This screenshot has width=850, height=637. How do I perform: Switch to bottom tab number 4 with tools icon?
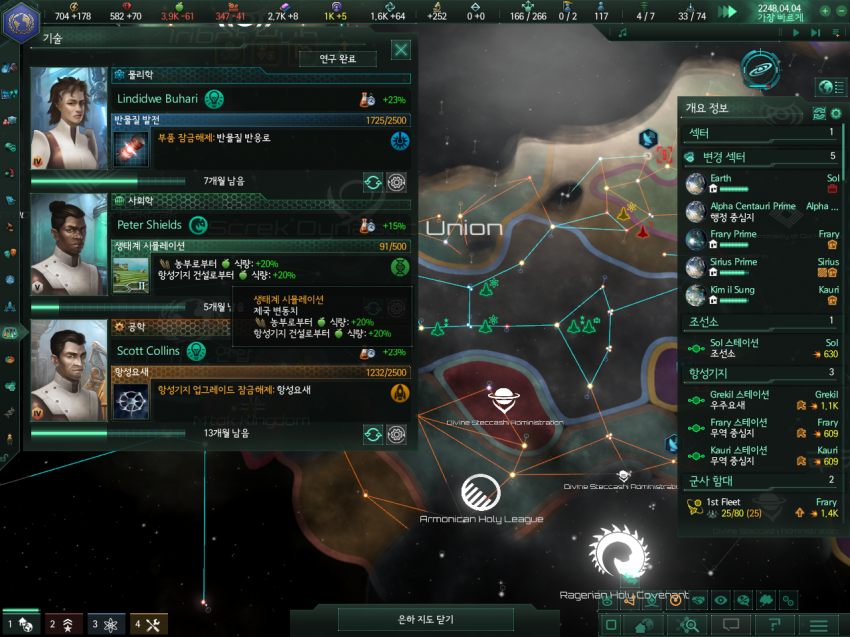(149, 624)
